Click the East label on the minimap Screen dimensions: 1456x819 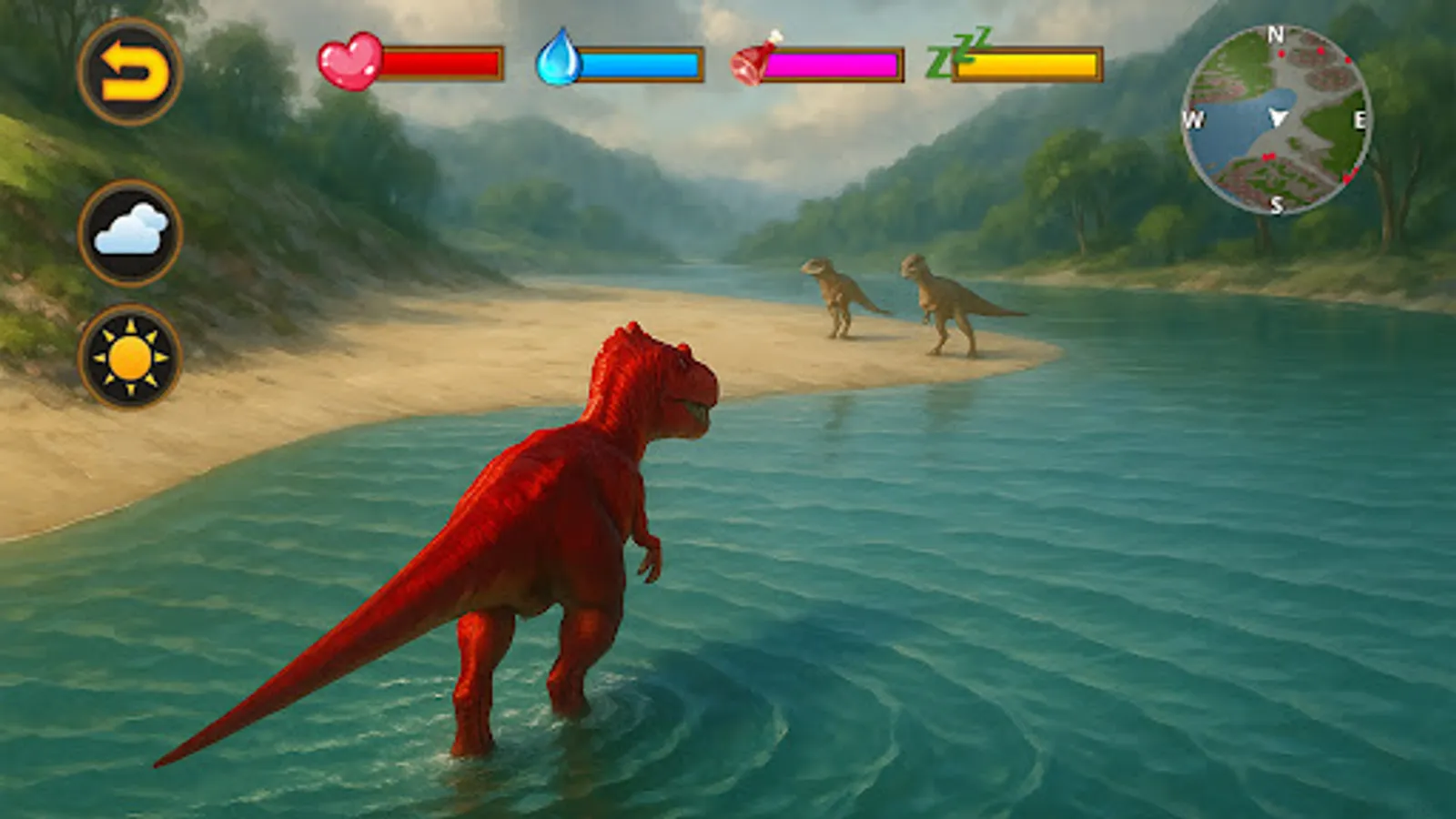tap(1360, 118)
